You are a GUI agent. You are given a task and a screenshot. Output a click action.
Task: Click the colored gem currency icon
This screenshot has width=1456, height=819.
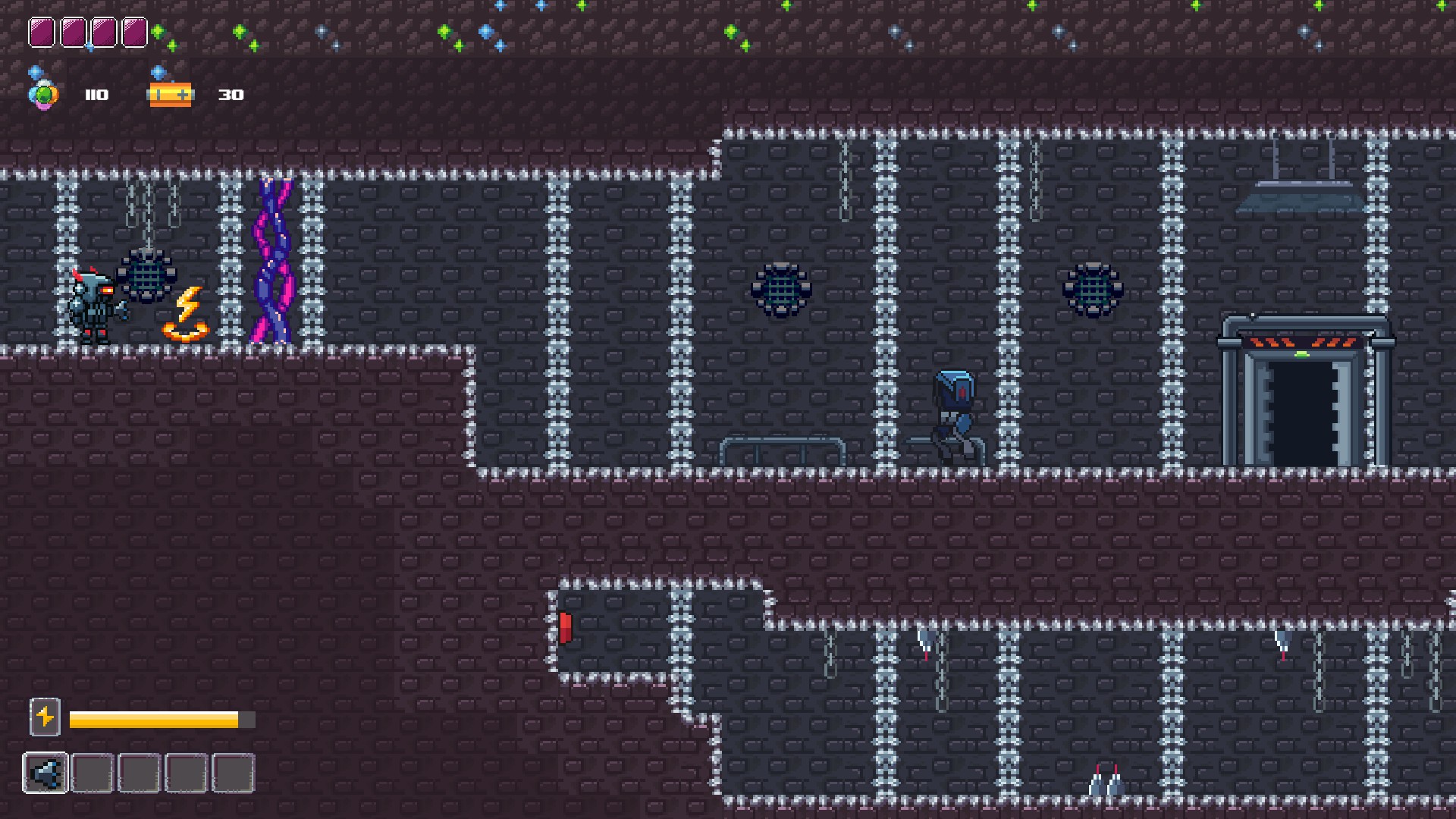[x=43, y=95]
